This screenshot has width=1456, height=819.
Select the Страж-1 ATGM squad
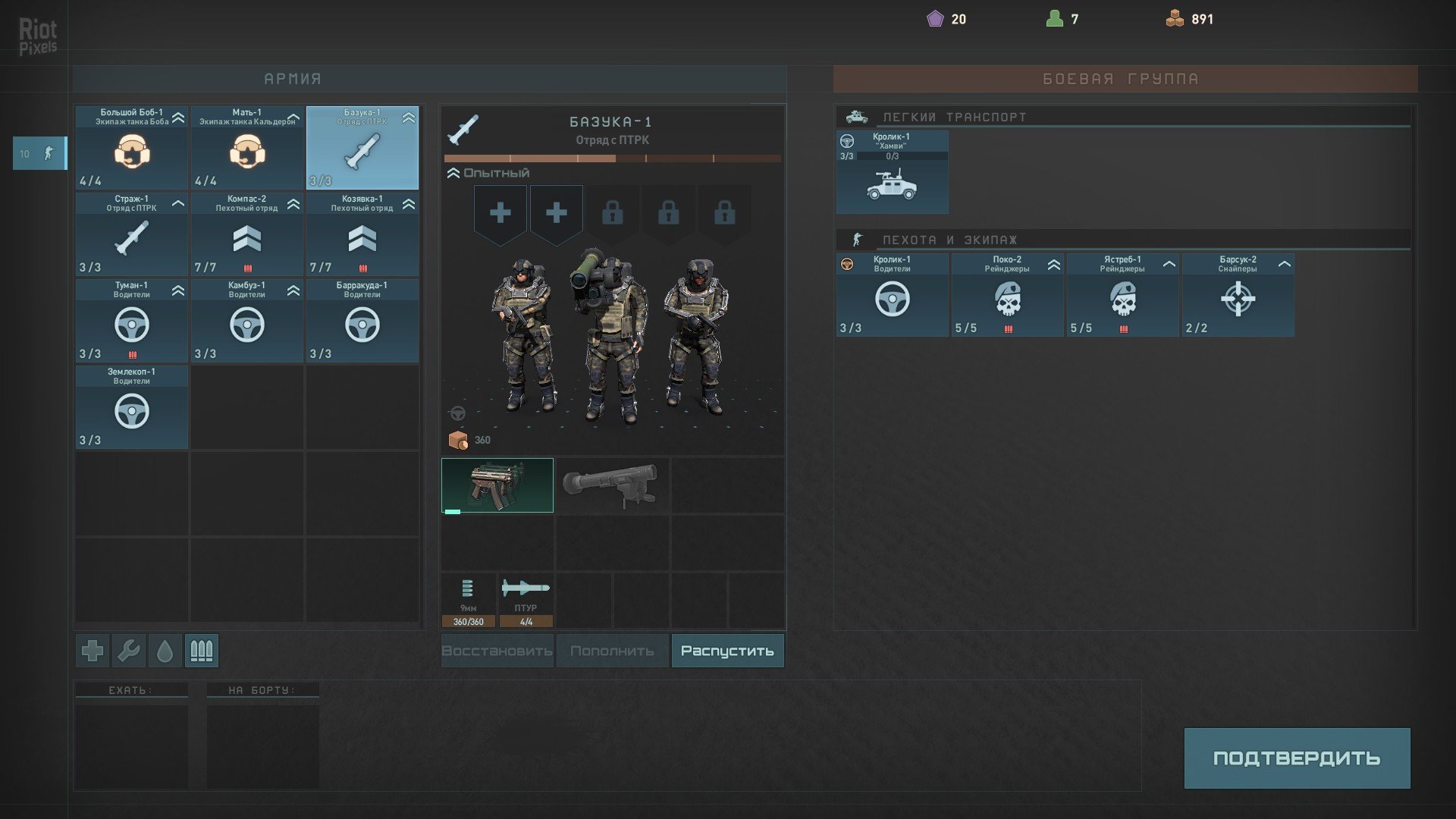[132, 234]
